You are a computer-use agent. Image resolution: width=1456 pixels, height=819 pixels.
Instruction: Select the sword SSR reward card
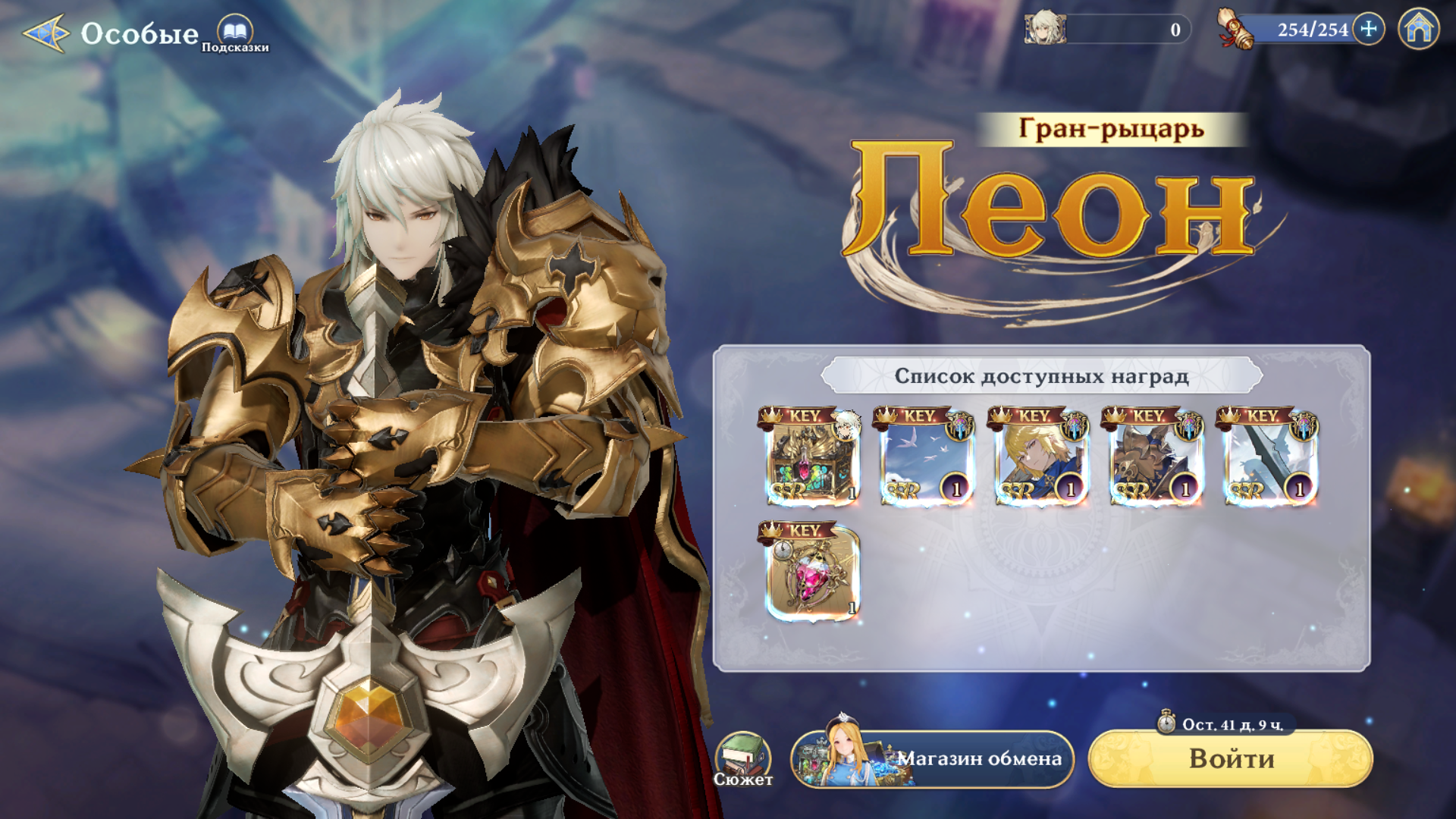click(1269, 457)
